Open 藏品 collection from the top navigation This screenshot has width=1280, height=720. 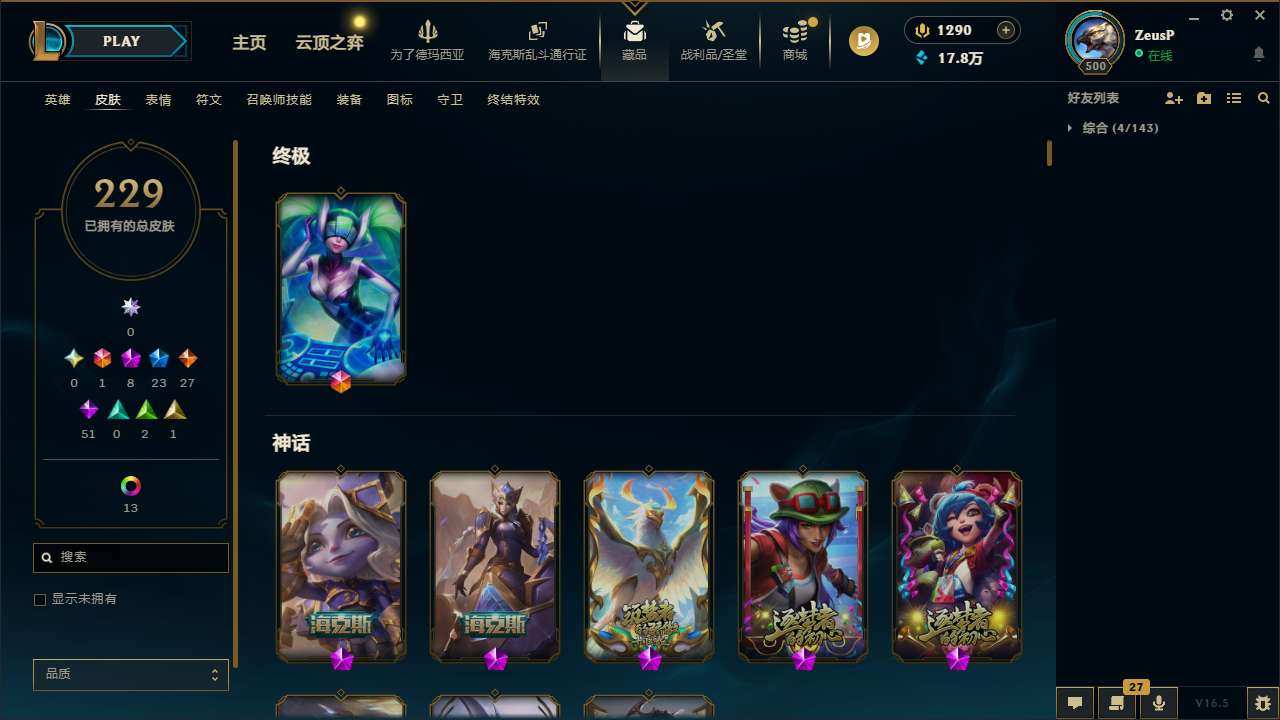634,42
